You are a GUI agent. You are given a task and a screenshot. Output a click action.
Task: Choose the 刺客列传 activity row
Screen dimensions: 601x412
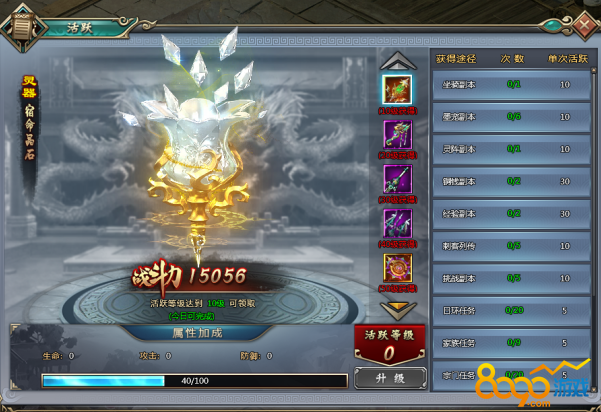coord(510,246)
